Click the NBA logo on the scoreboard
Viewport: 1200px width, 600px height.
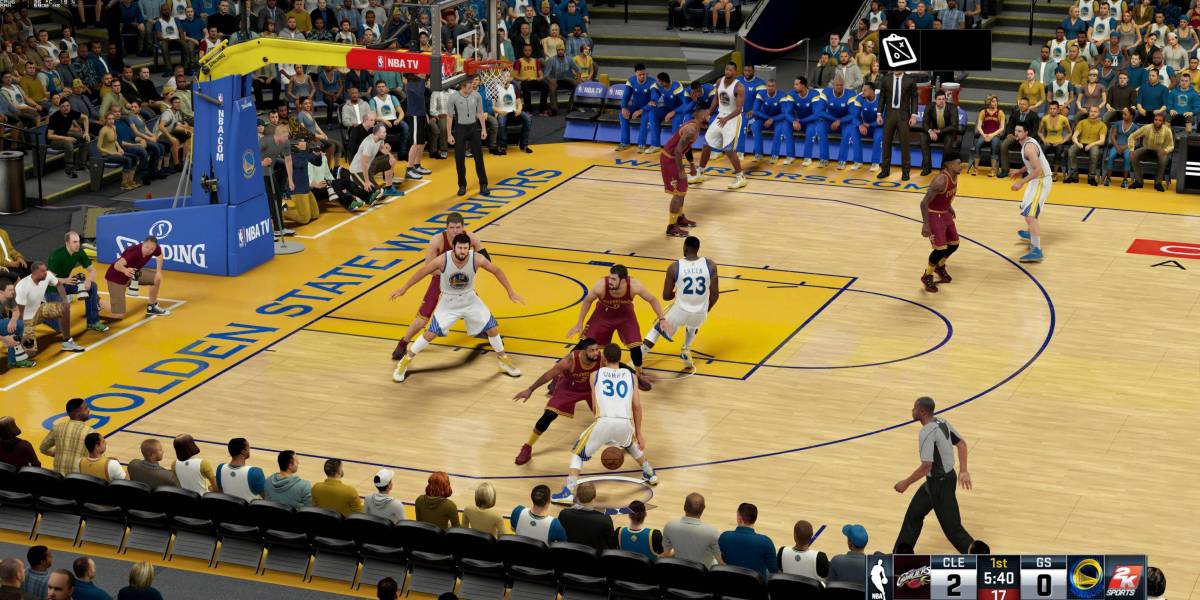pyautogui.click(x=879, y=578)
